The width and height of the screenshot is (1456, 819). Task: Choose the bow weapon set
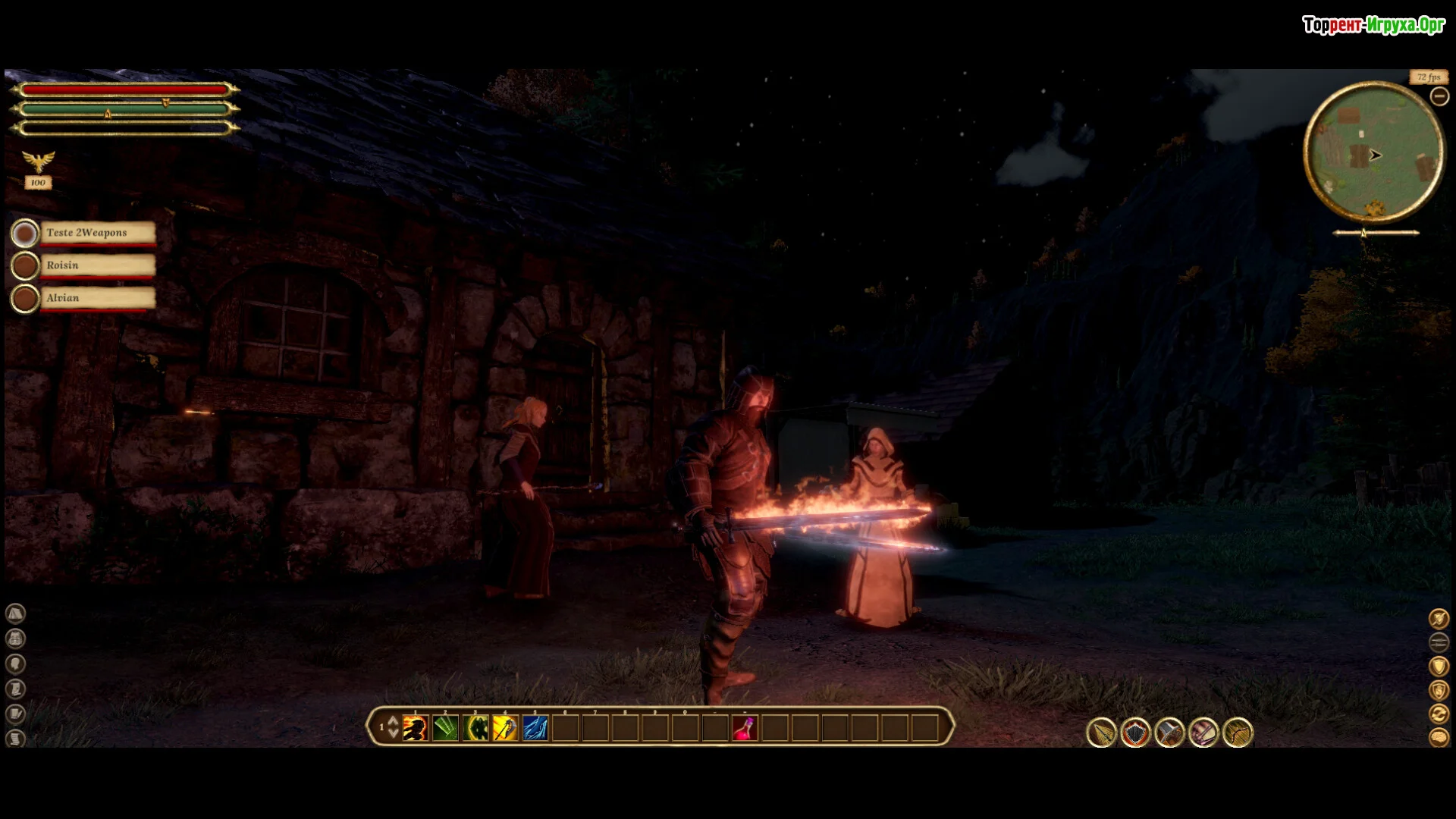coord(1238,733)
